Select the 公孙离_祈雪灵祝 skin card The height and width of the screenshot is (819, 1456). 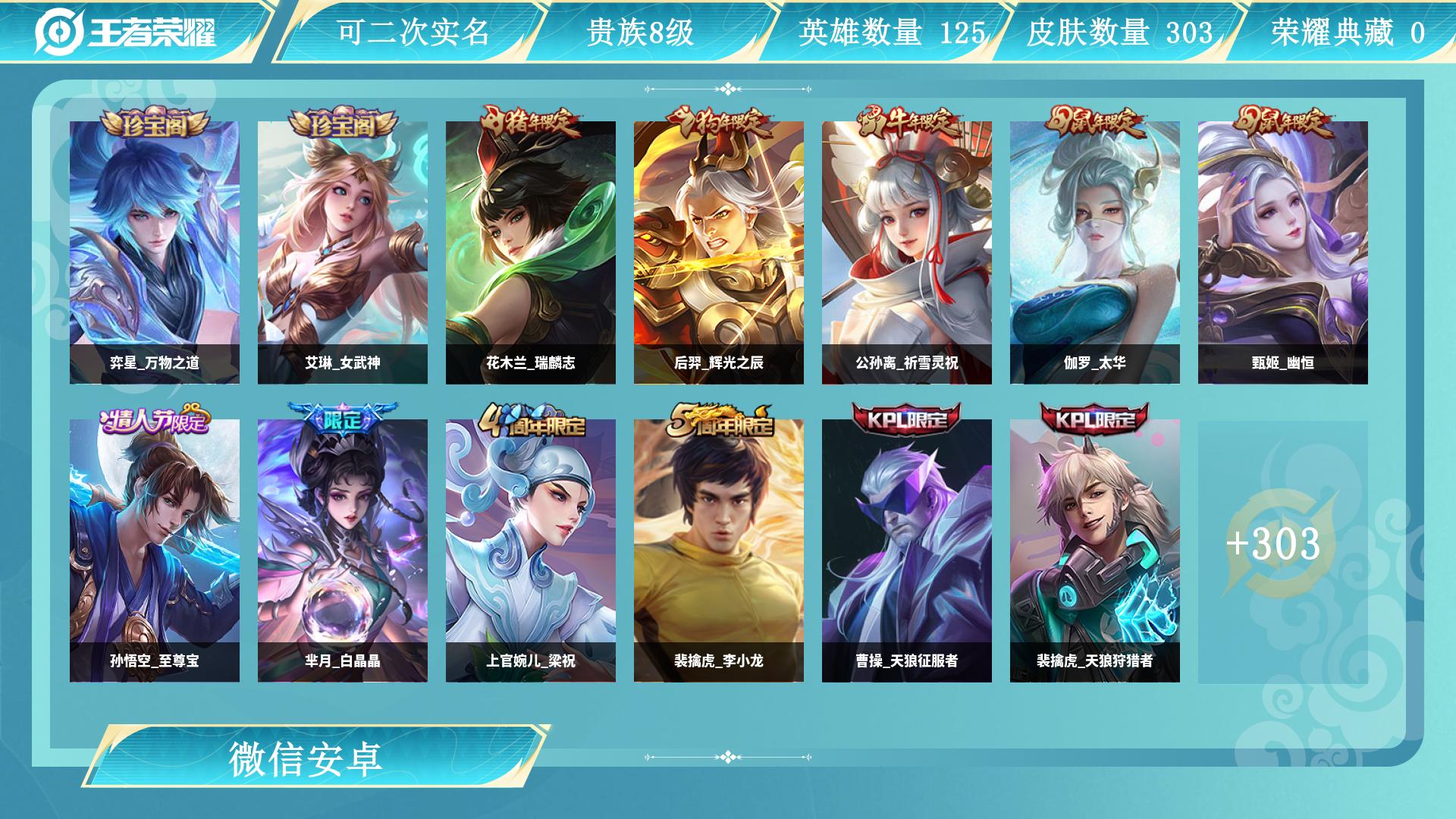tap(907, 253)
